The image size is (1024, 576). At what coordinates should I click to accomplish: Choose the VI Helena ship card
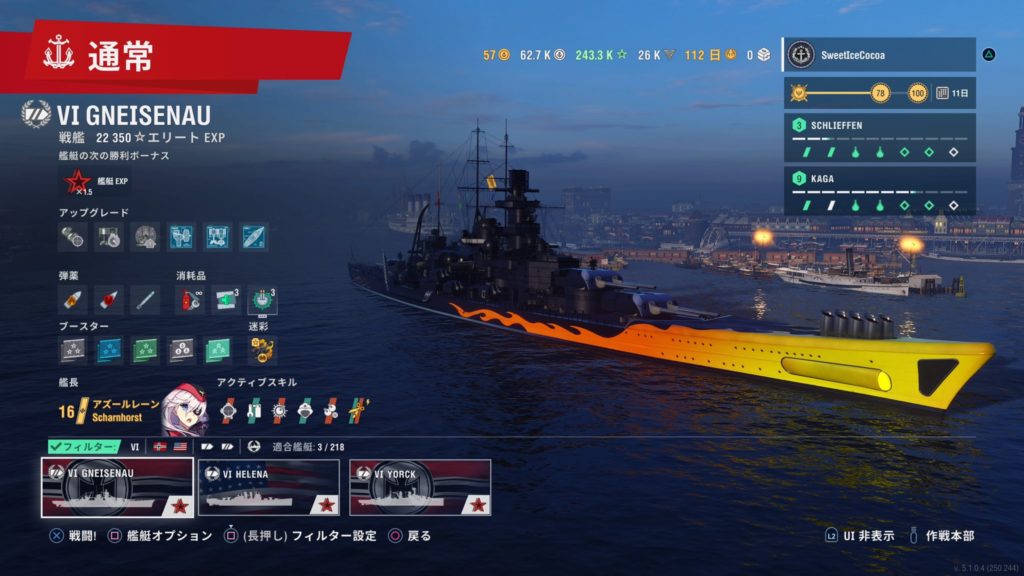269,487
